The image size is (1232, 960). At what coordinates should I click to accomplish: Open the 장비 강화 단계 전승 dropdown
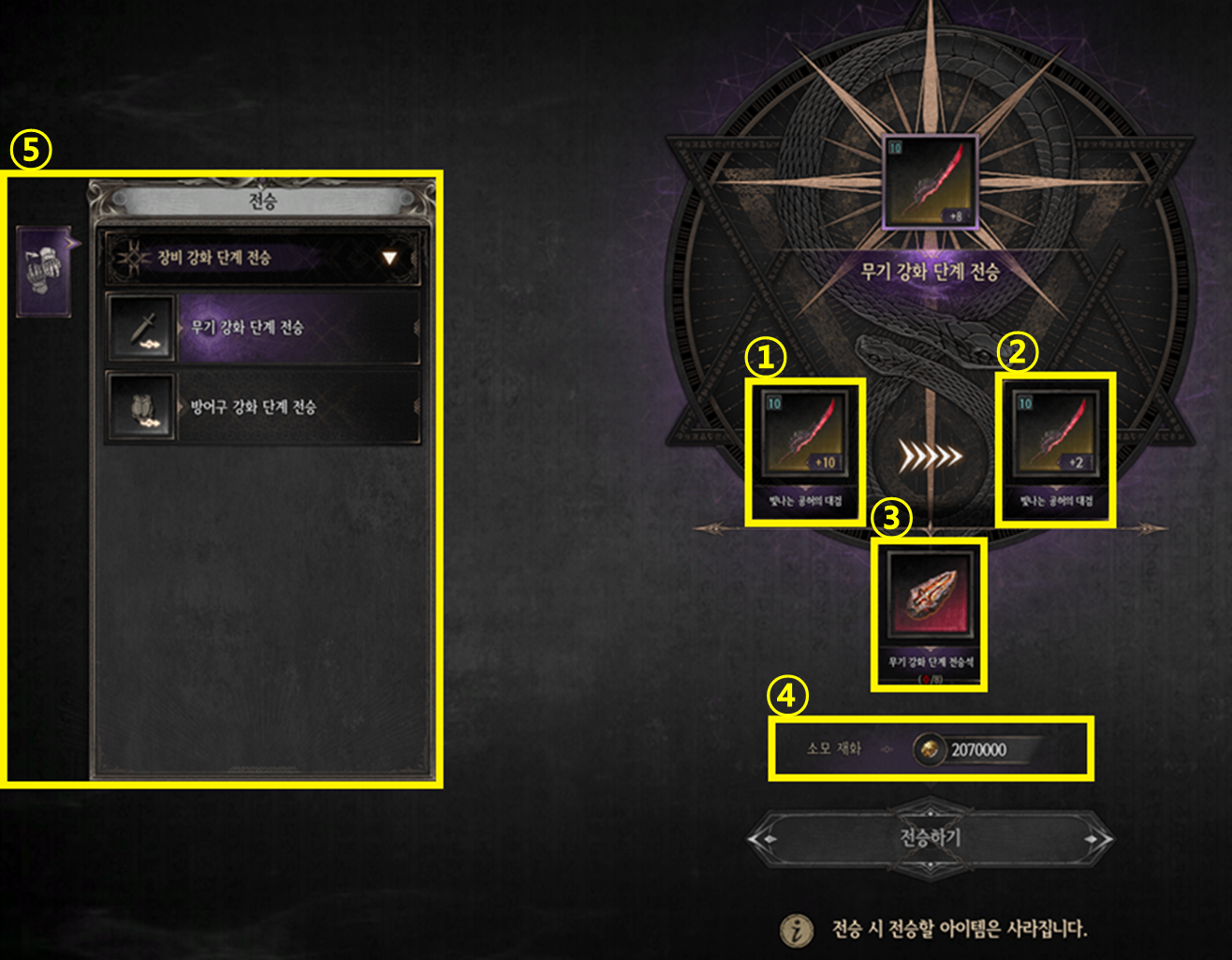264,258
